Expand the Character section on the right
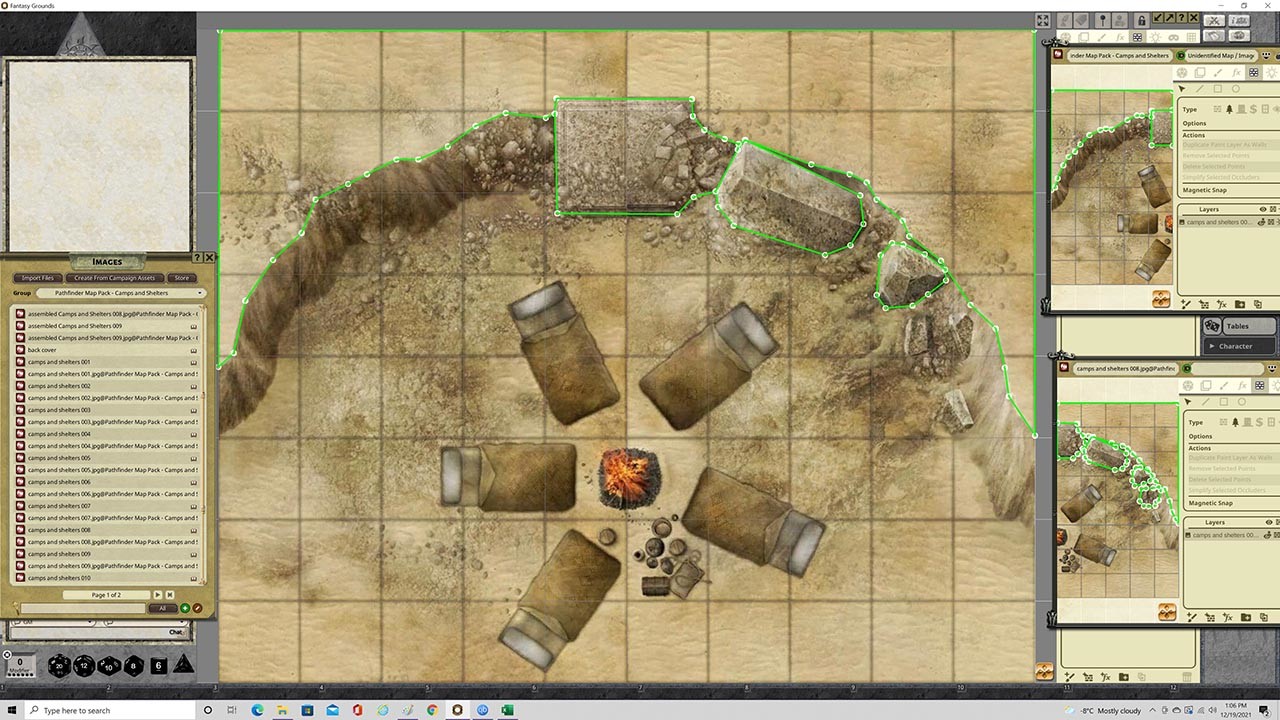The image size is (1280, 720). [x=1239, y=346]
